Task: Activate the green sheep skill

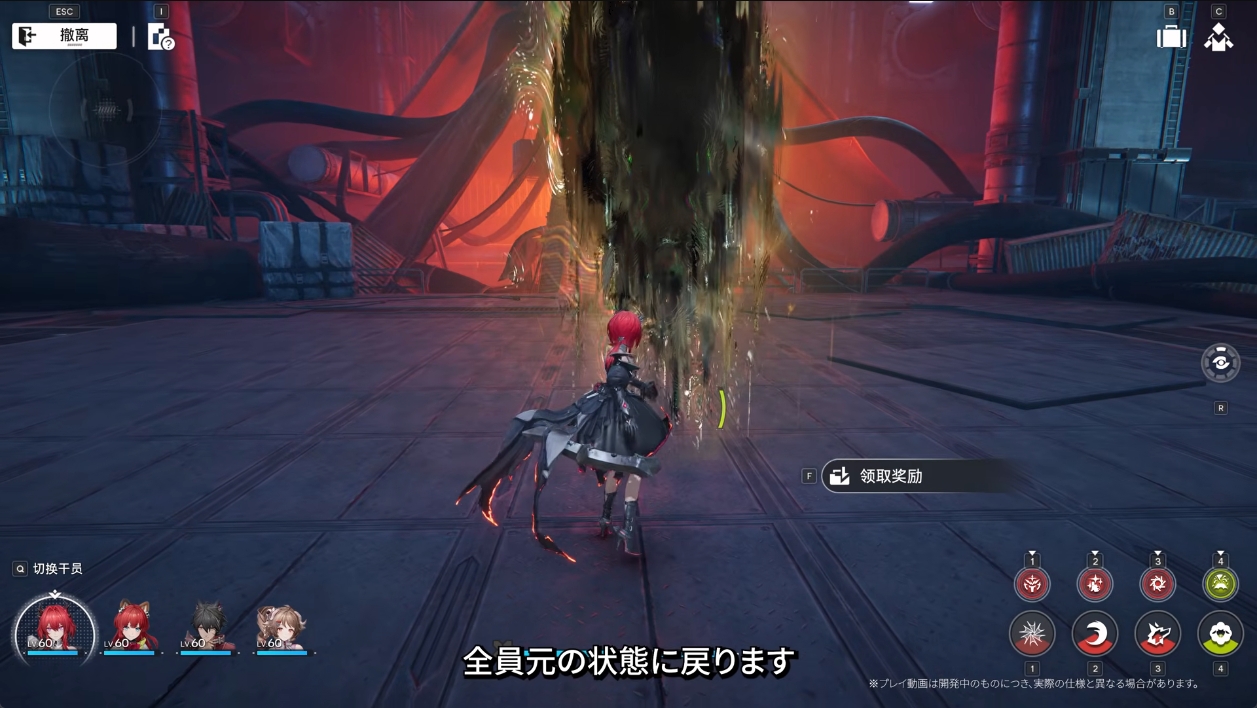Action: click(1220, 634)
